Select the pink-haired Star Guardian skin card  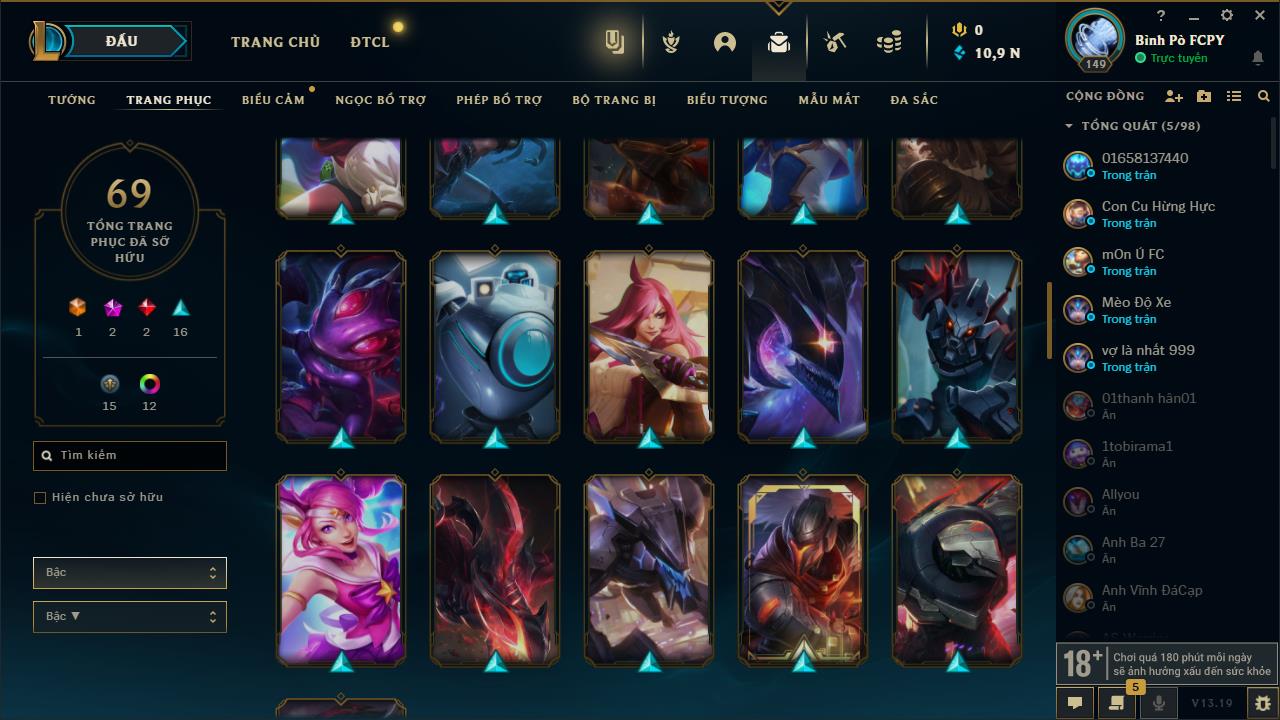point(341,570)
